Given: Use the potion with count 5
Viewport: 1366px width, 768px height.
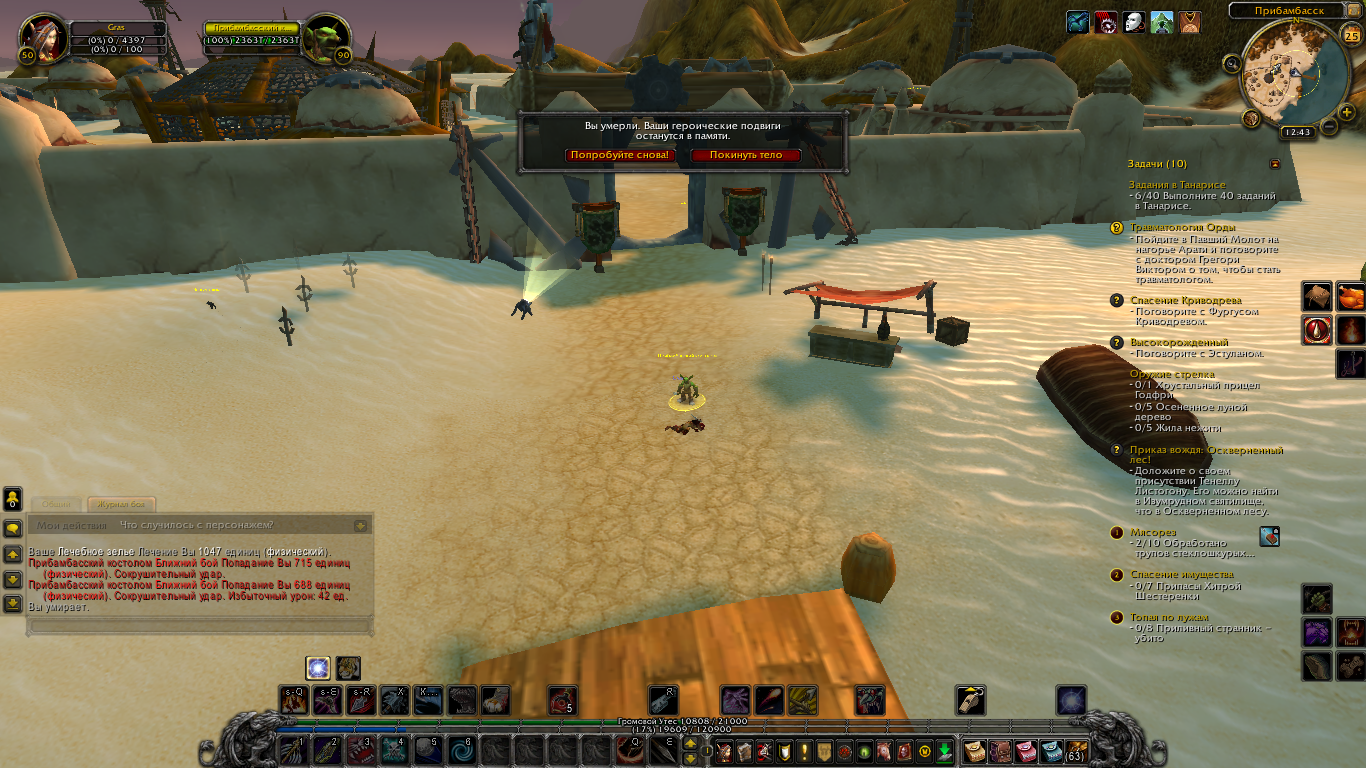Looking at the screenshot, I should (563, 699).
